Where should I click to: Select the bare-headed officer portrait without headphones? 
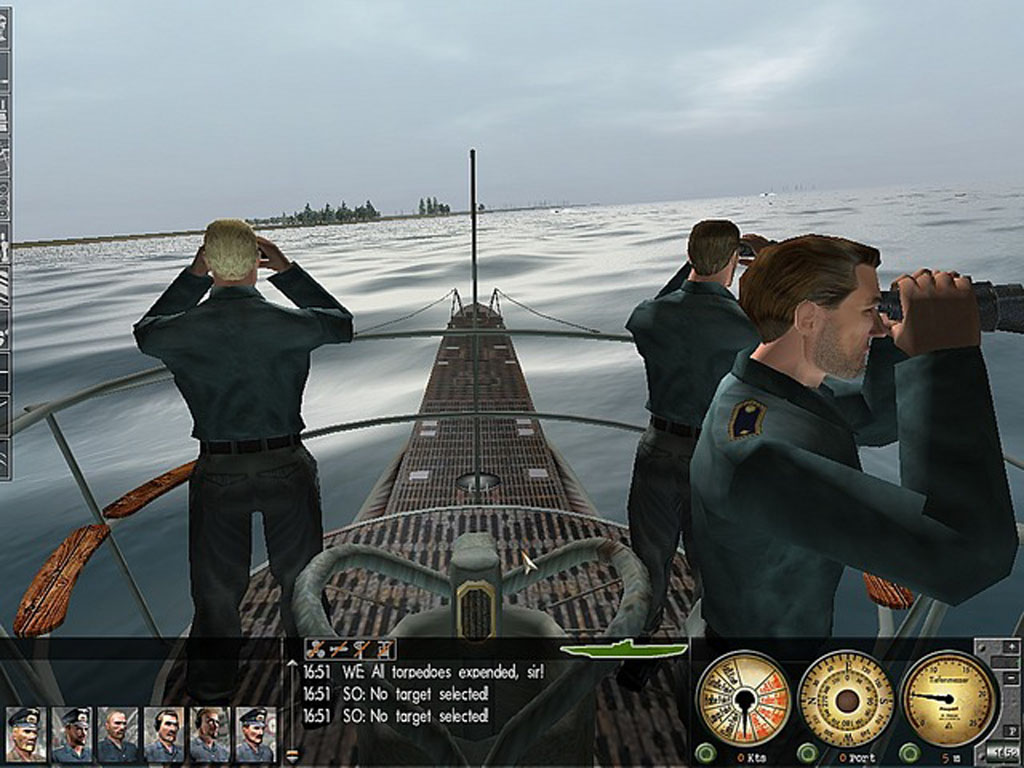(117, 735)
